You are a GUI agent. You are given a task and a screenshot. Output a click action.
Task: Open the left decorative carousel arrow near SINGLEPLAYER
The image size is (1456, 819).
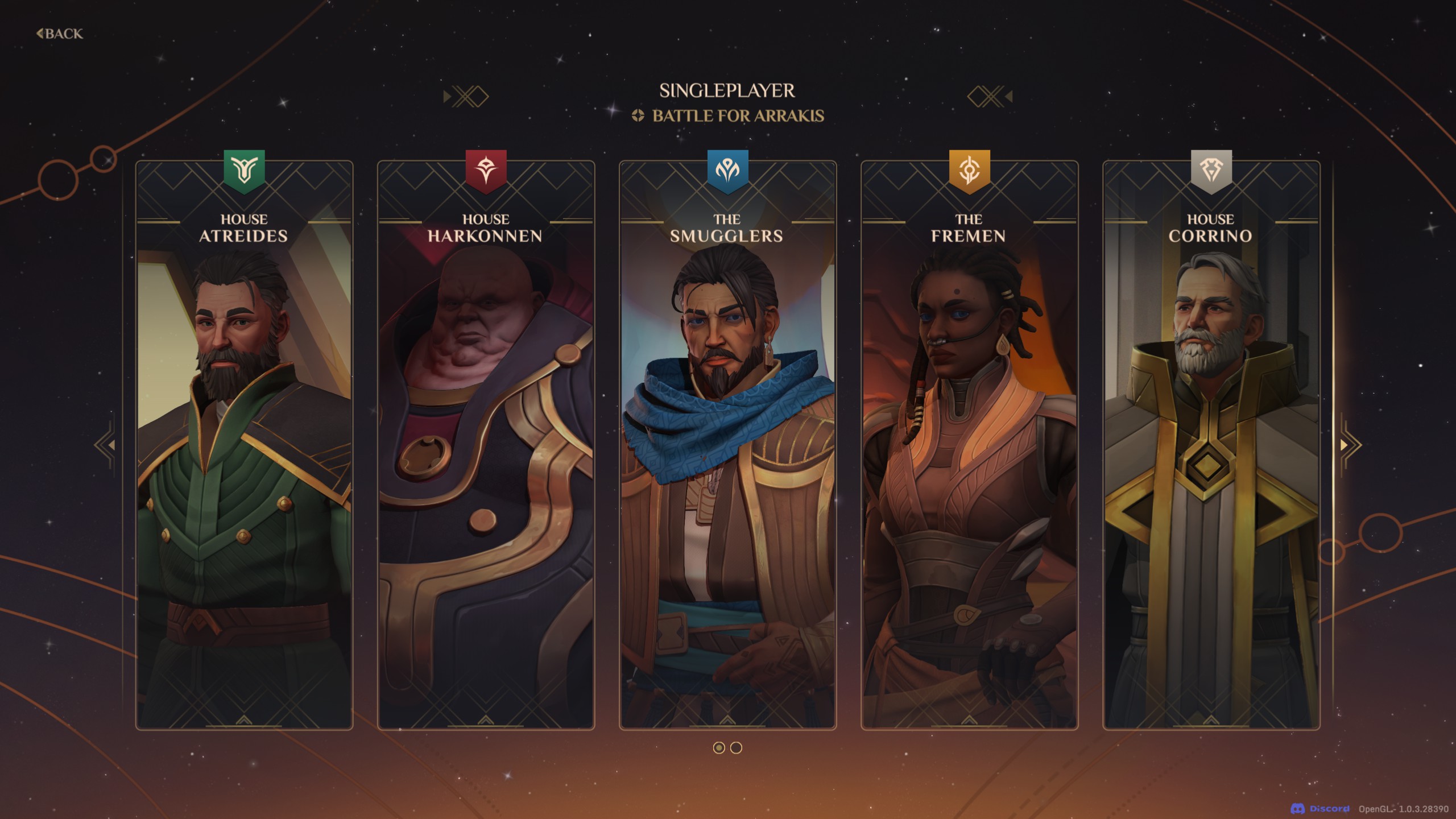464,97
